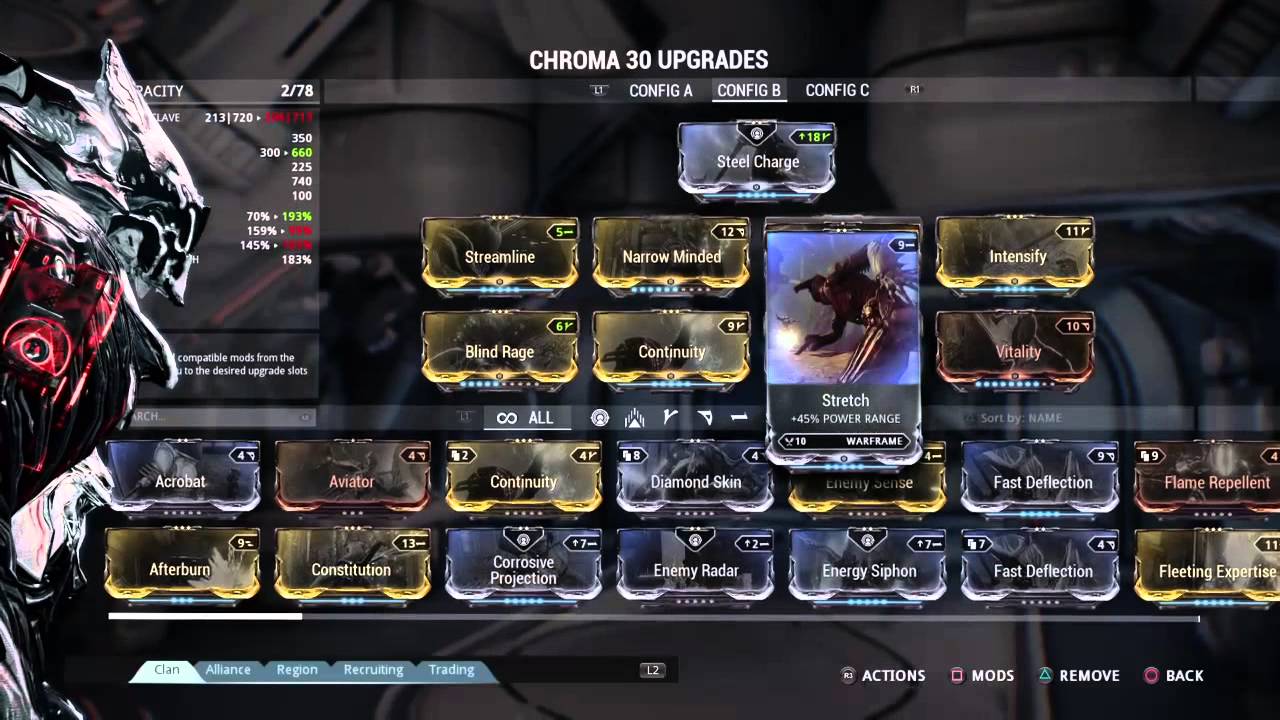Select the equipped Streamline mod
The height and width of the screenshot is (720, 1280).
[500, 256]
